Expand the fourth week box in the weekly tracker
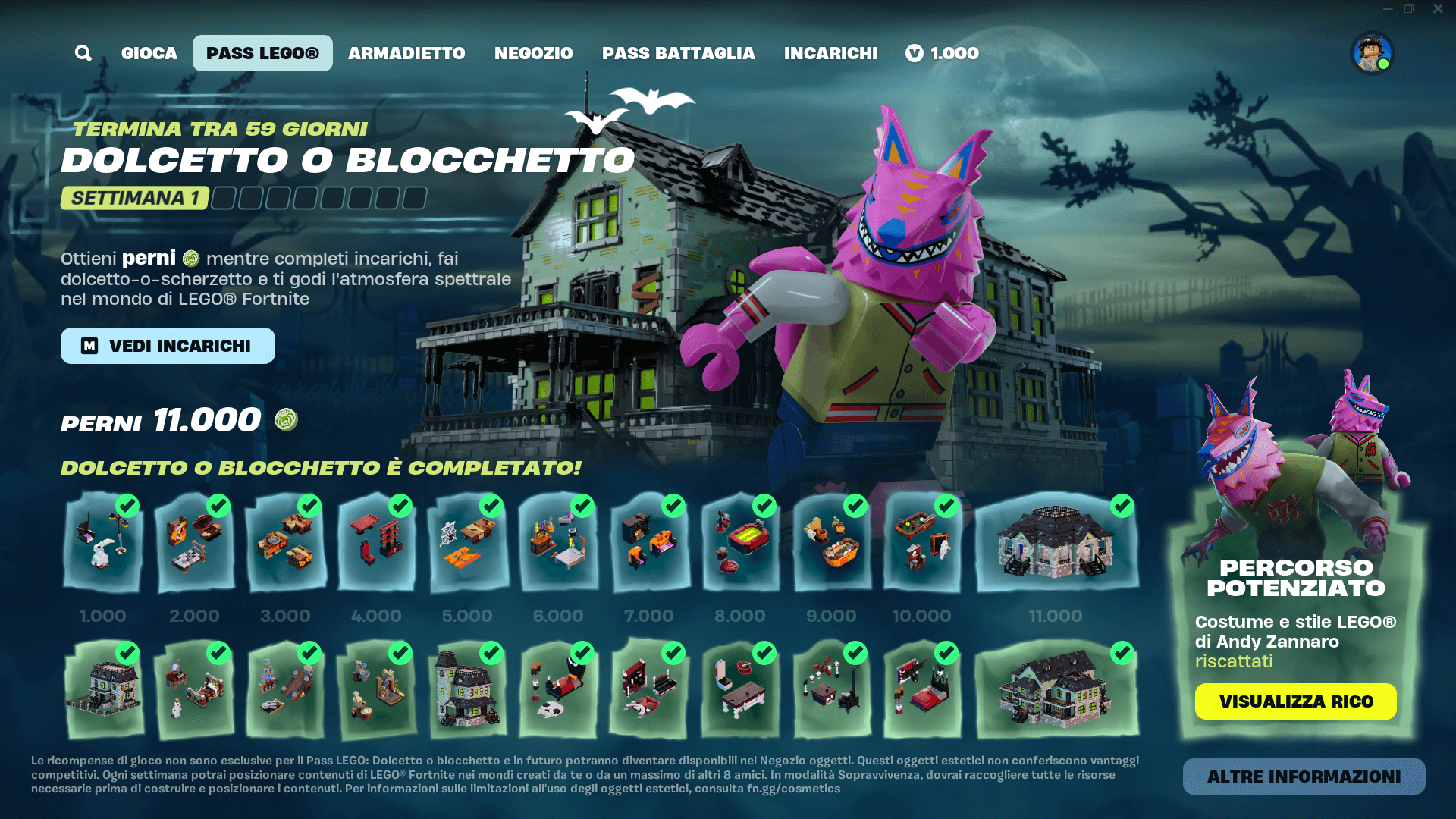Image resolution: width=1456 pixels, height=819 pixels. [306, 199]
